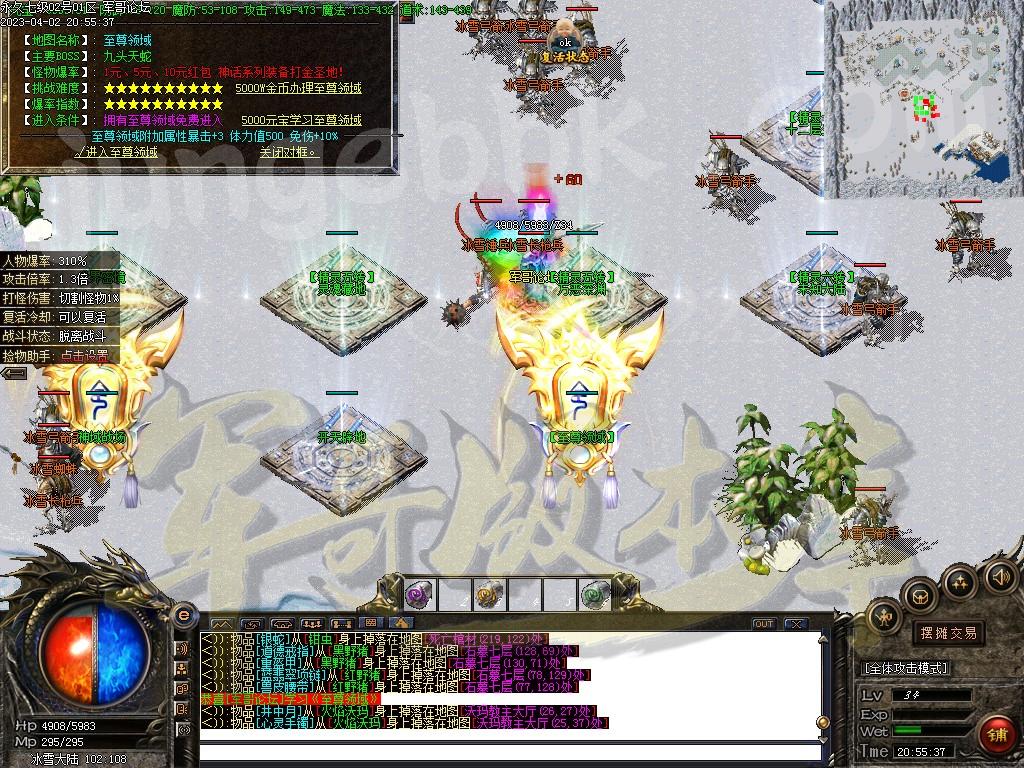Open the skills icon with sparkles

[959, 581]
